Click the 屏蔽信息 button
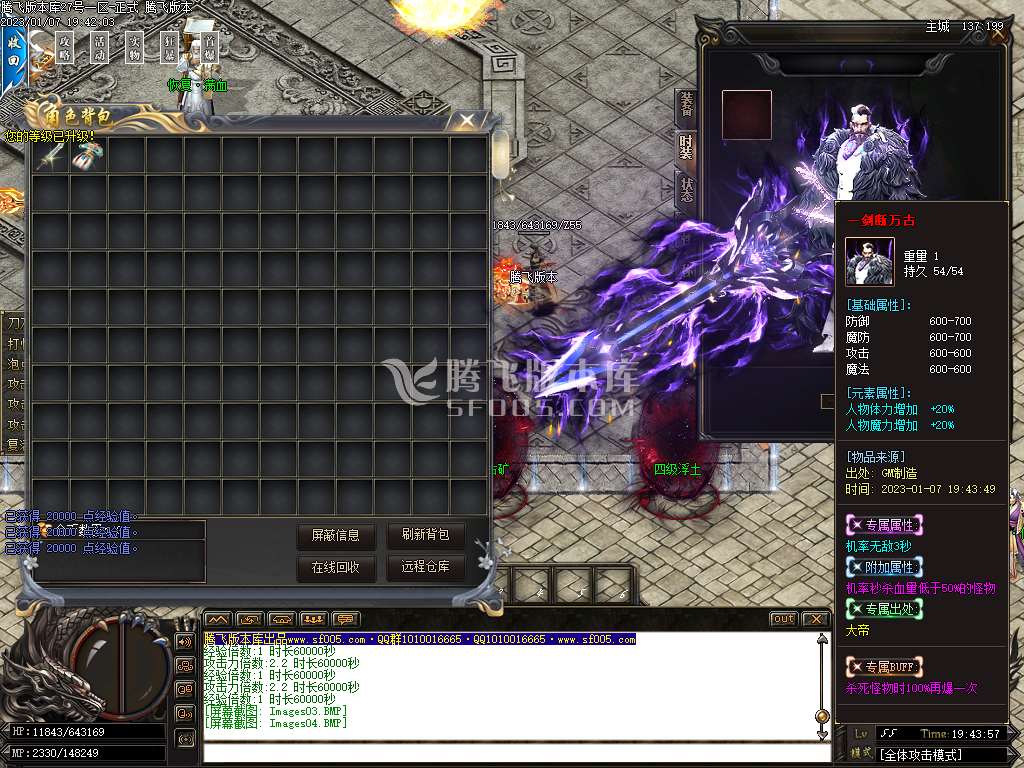1024x768 pixels. pos(336,536)
